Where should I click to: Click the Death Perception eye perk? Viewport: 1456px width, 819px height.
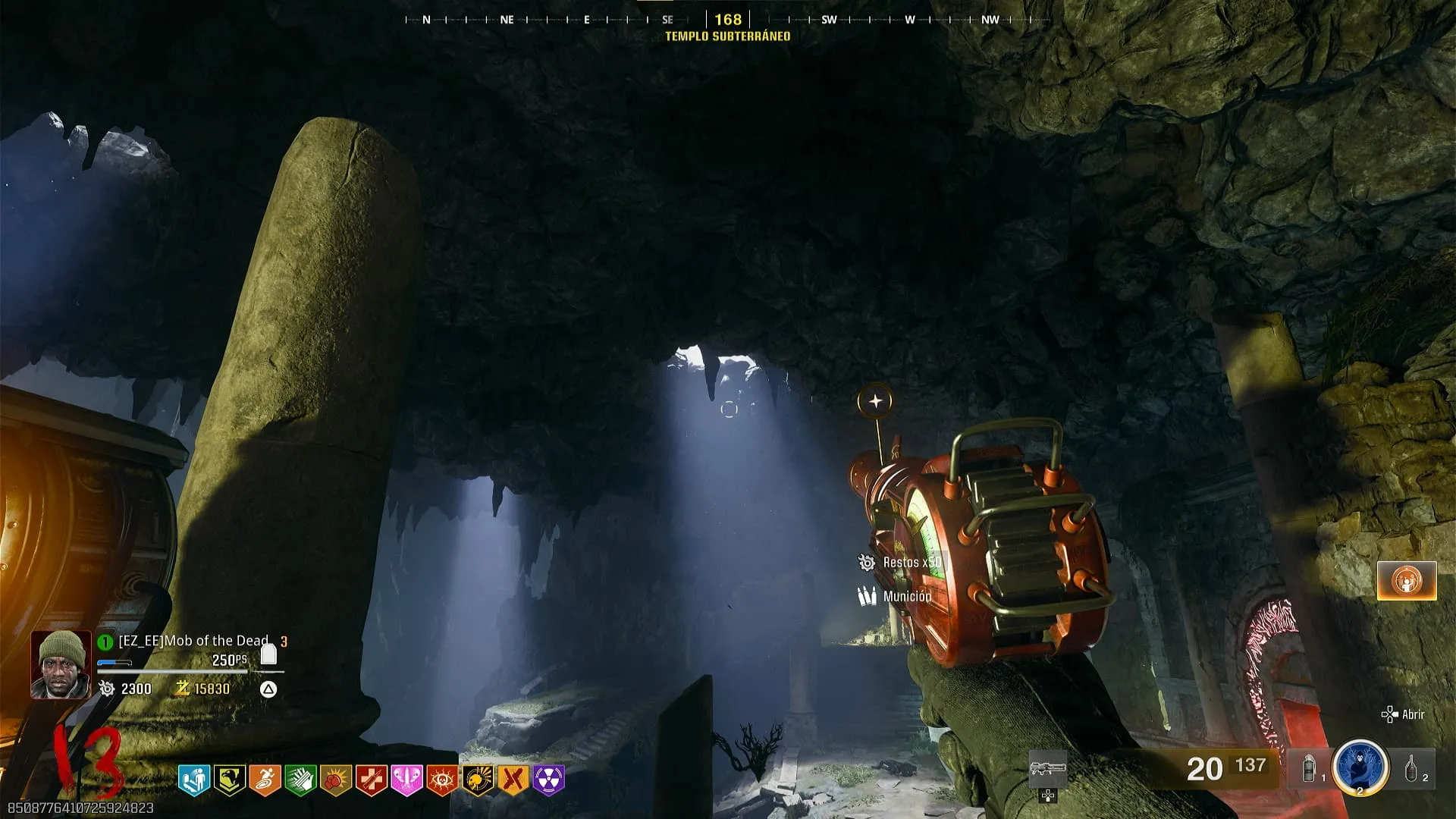click(x=442, y=780)
